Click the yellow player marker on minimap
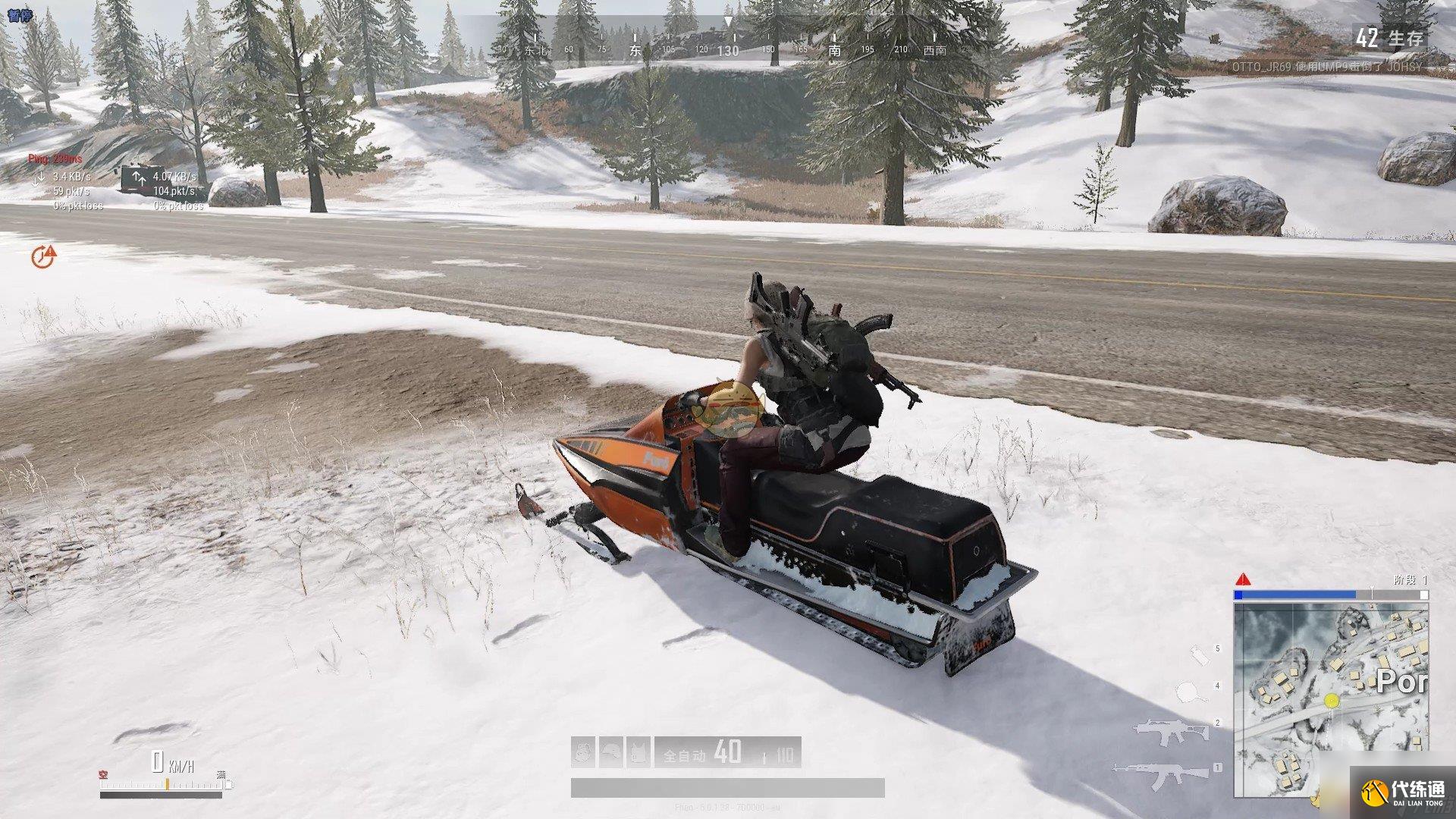Screen dimensions: 1456x819 pos(1331,701)
